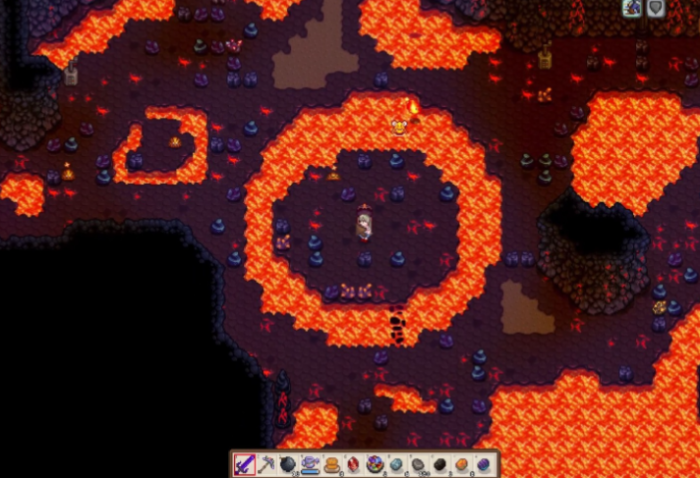The width and height of the screenshot is (700, 478).
Task: Select the red ruby gem slot
Action: (x=353, y=464)
